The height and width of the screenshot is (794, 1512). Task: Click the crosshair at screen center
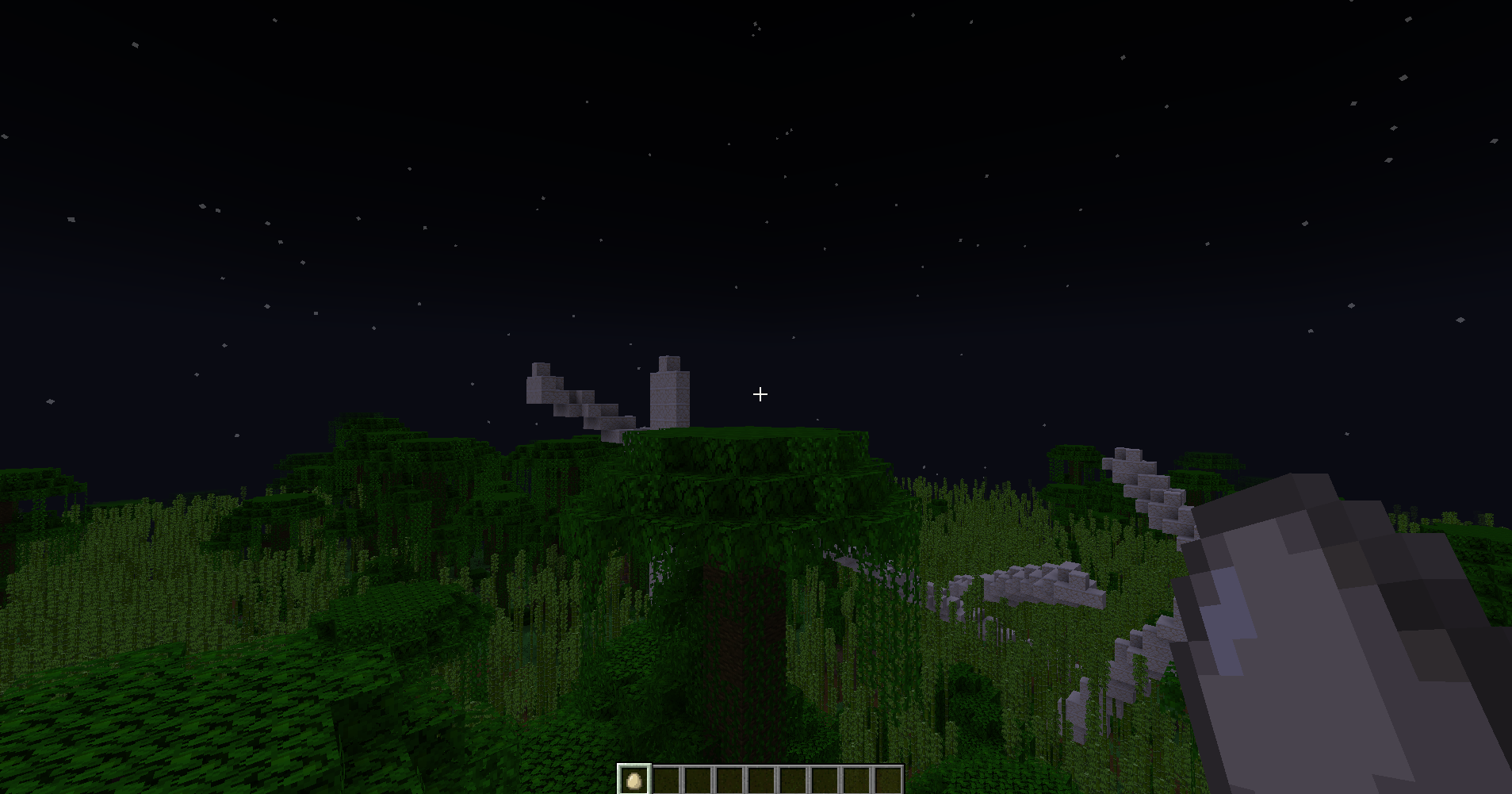pyautogui.click(x=760, y=394)
